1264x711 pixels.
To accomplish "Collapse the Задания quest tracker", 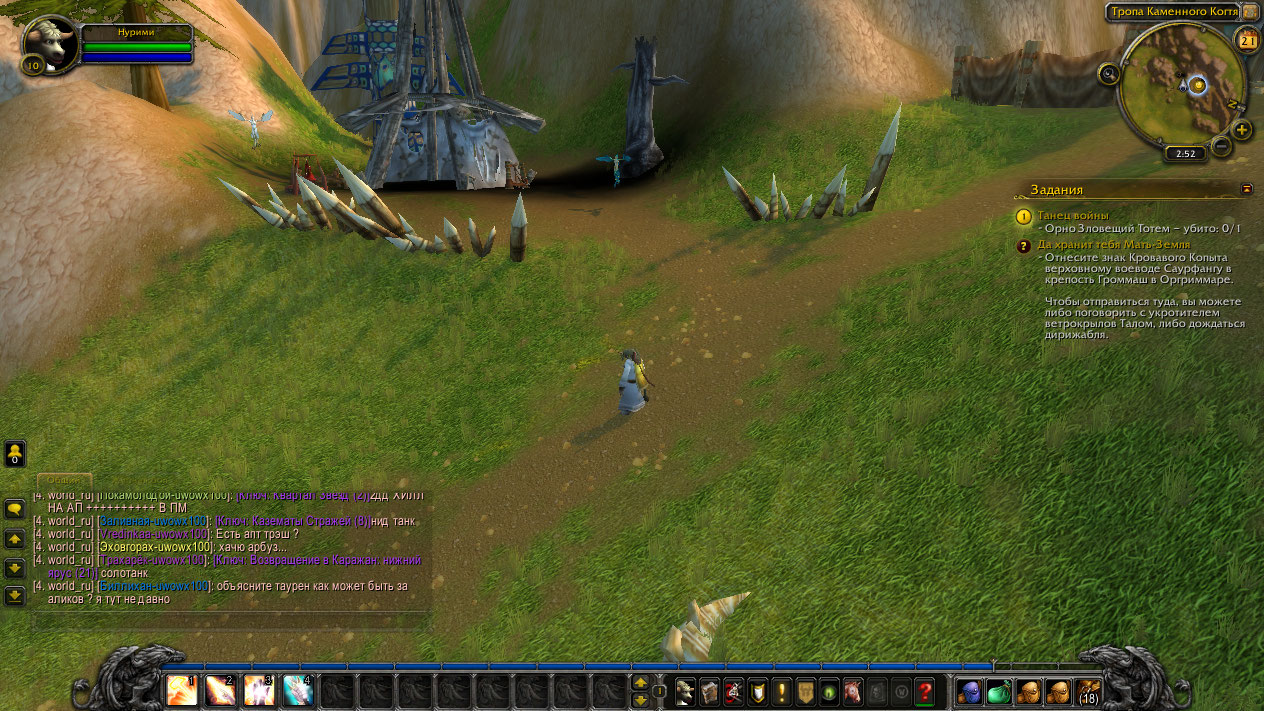I will click(x=1246, y=188).
